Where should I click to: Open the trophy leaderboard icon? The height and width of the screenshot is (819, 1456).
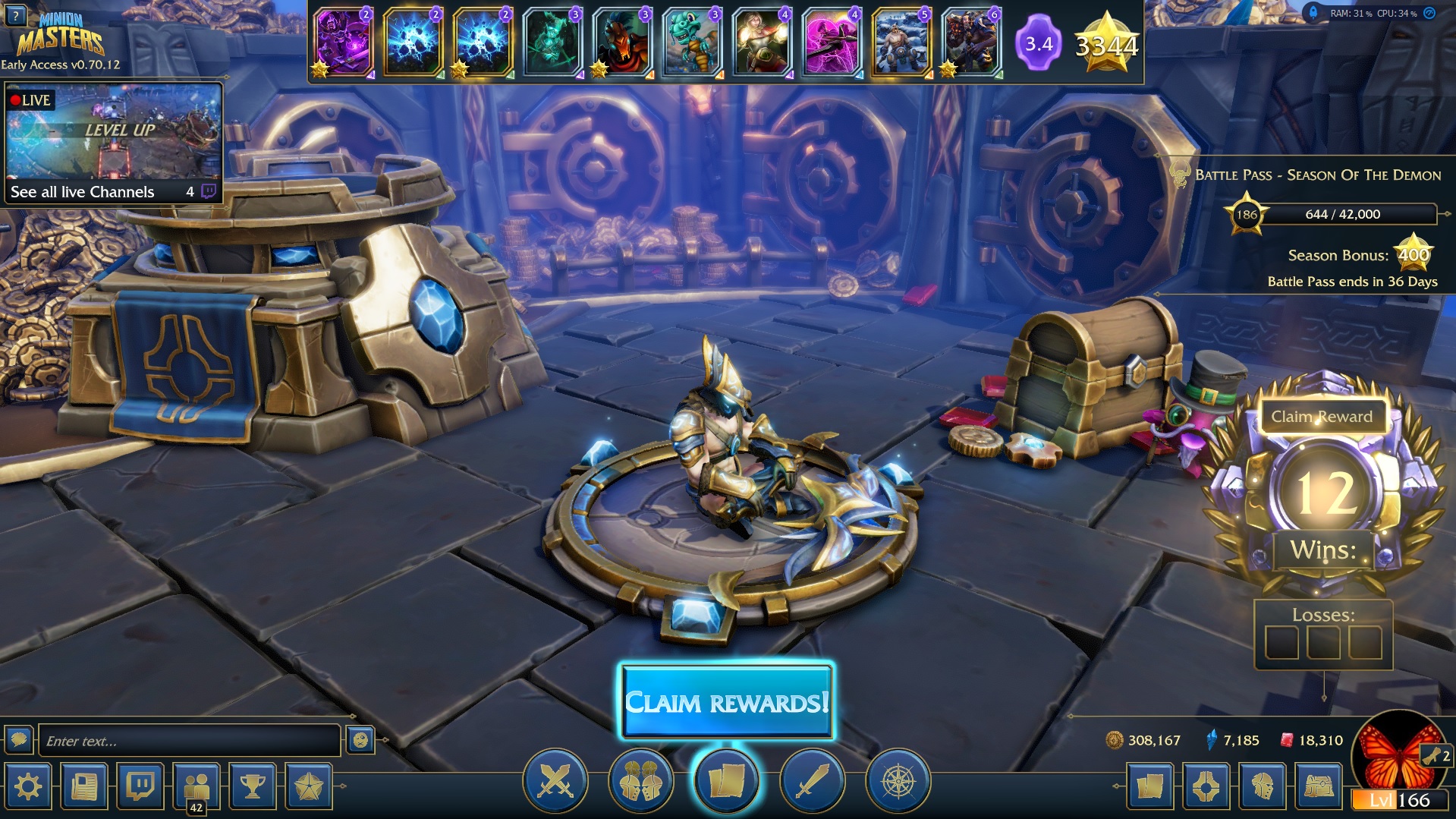(253, 786)
